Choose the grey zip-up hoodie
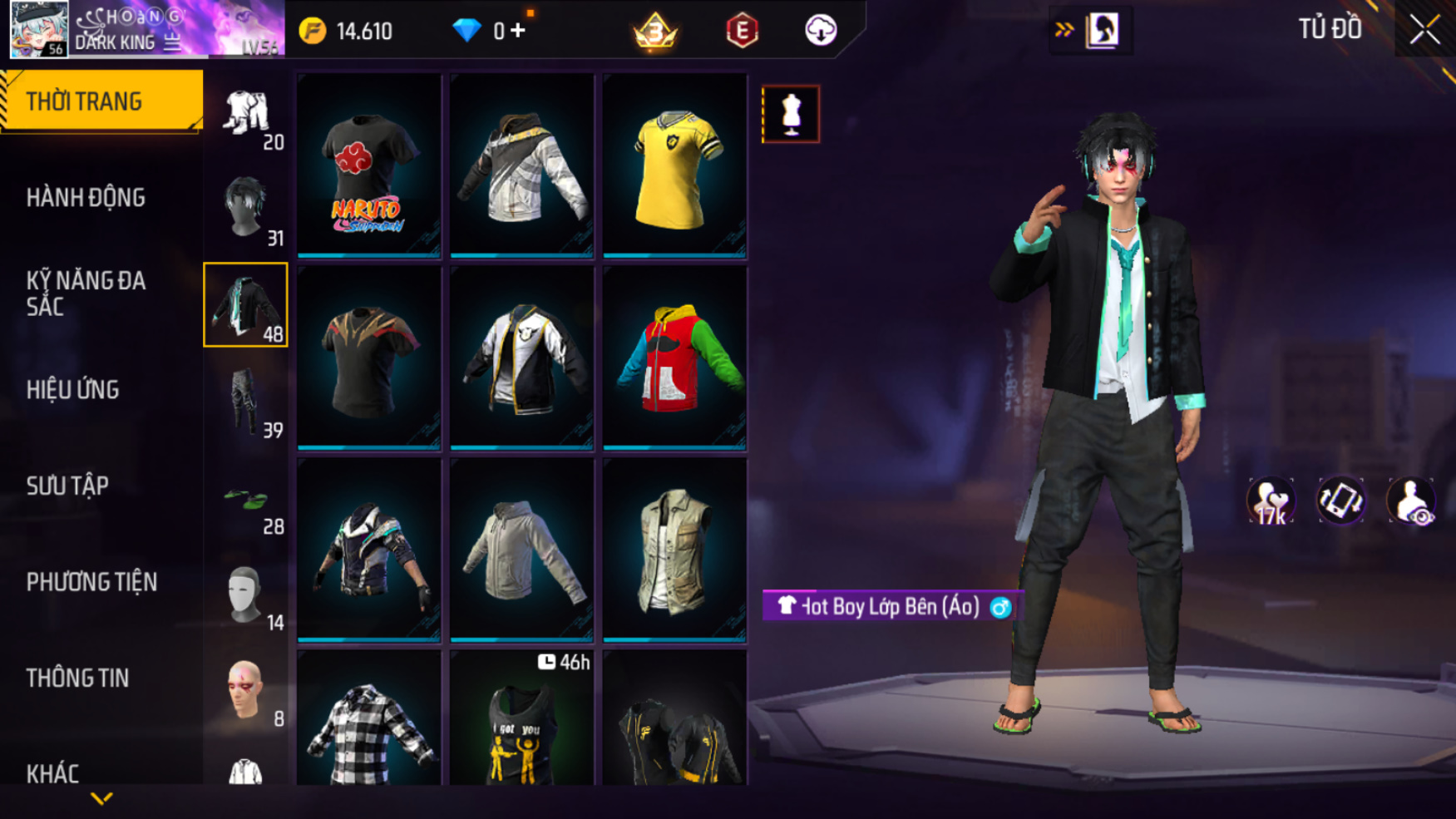1456x819 pixels. [x=522, y=550]
